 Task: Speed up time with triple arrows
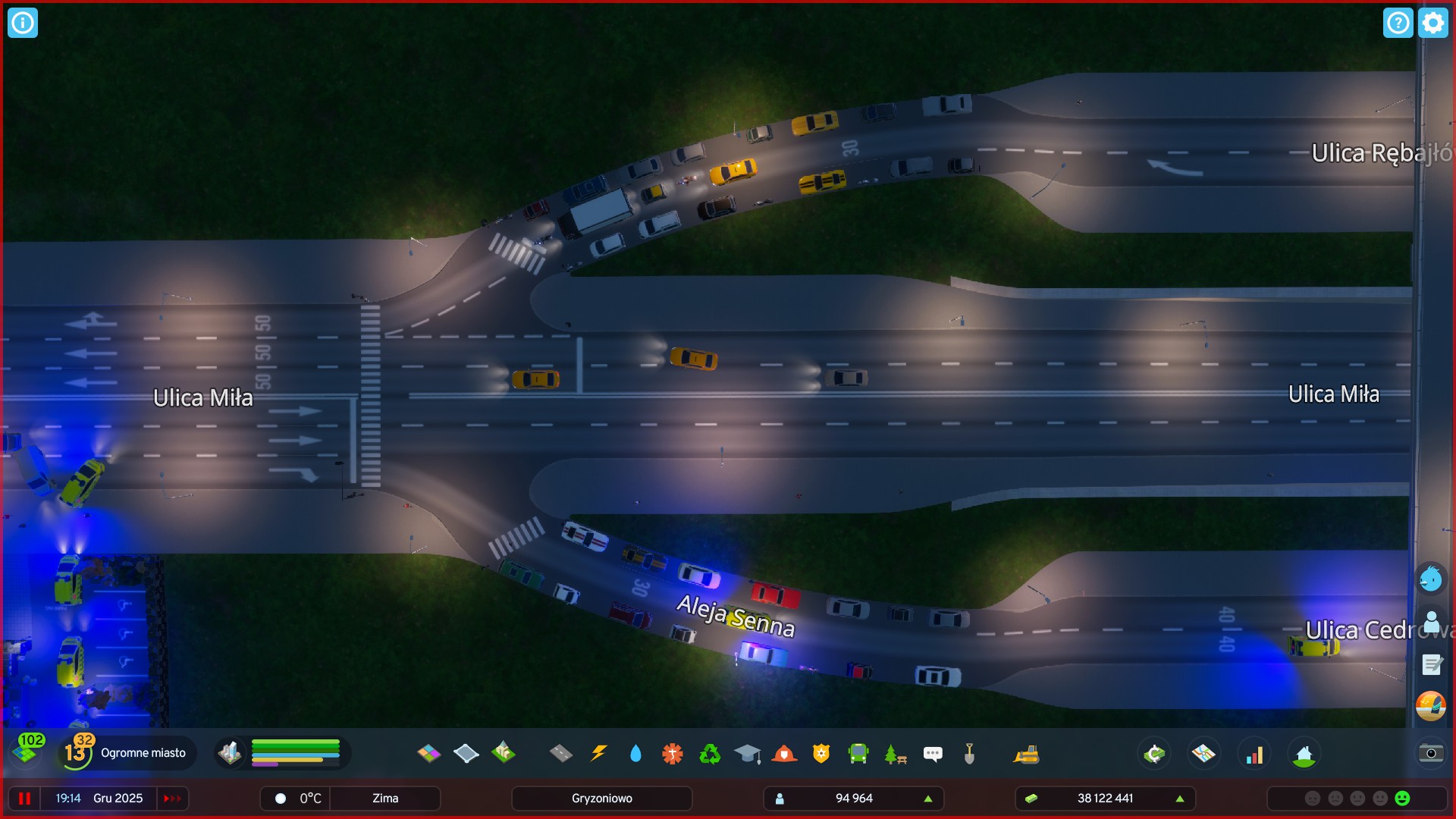pos(172,798)
